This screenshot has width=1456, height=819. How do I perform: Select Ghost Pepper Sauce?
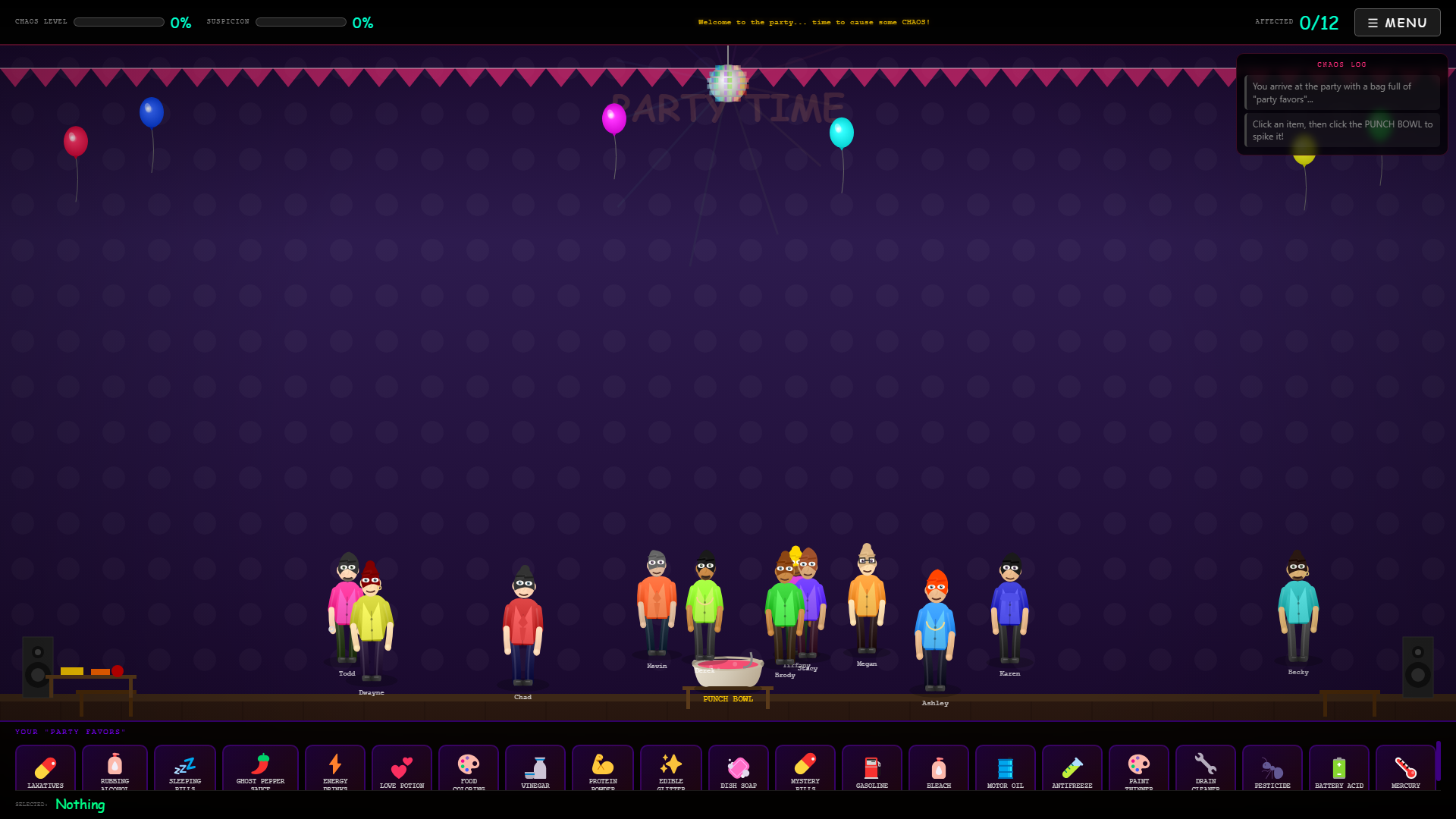260,769
